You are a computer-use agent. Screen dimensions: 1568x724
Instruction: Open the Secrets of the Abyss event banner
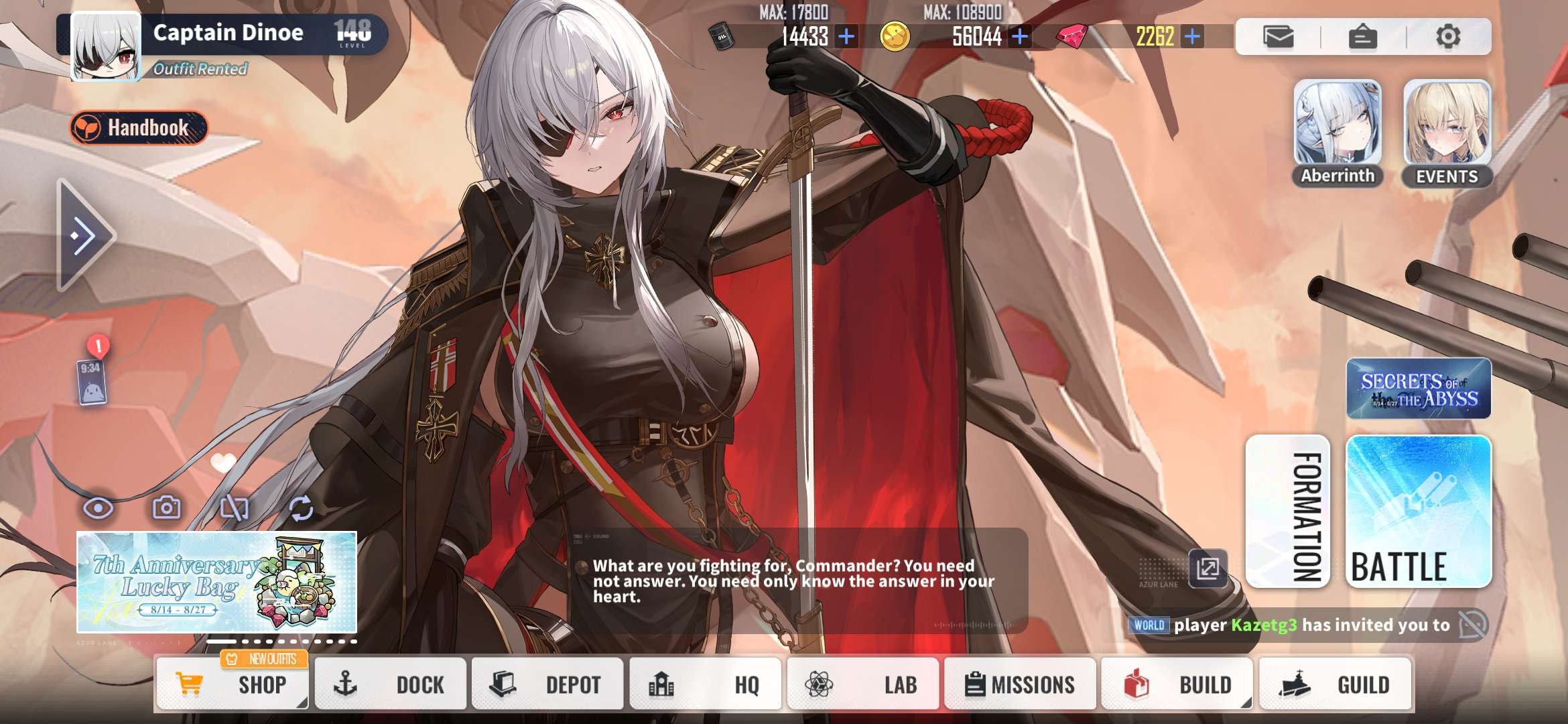(x=1418, y=389)
